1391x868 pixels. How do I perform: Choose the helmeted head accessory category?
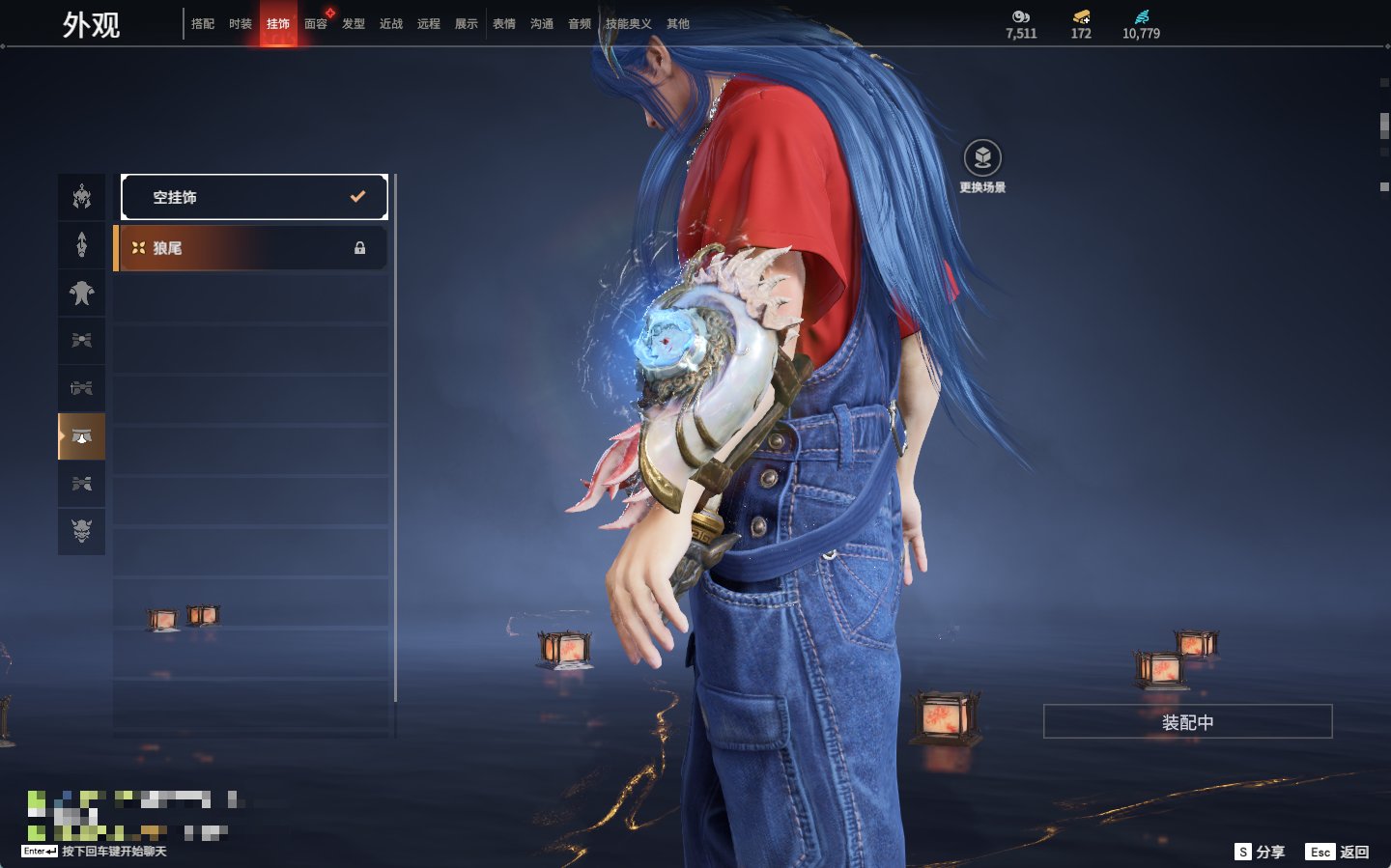click(82, 197)
